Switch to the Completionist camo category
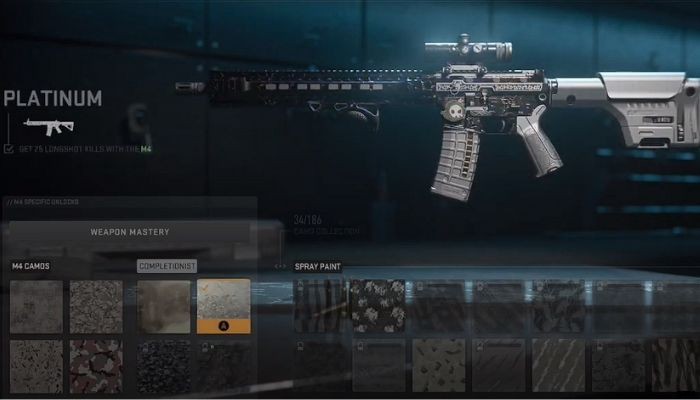The image size is (700, 400). point(166,266)
